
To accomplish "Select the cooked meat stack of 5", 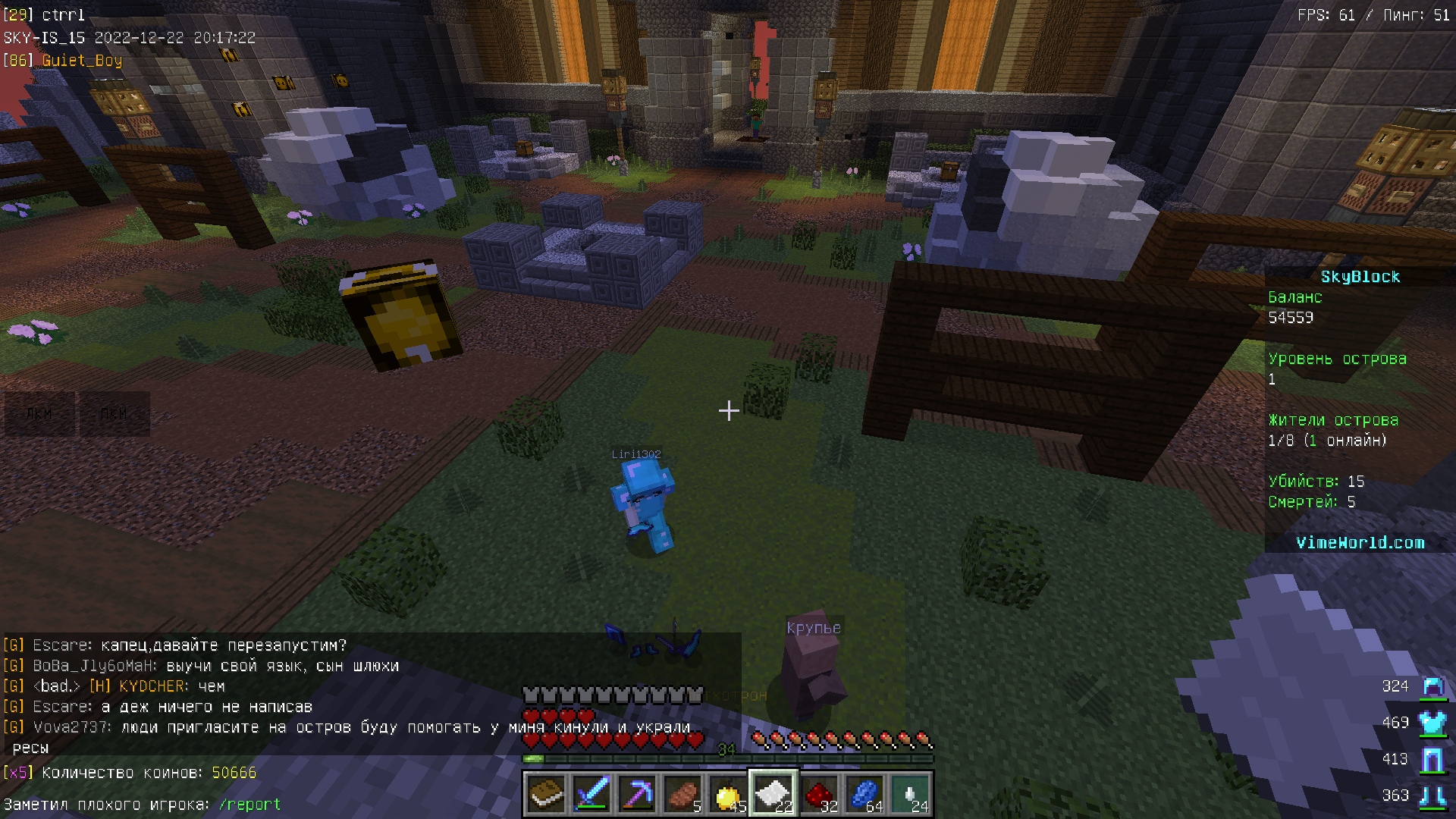I will [682, 794].
